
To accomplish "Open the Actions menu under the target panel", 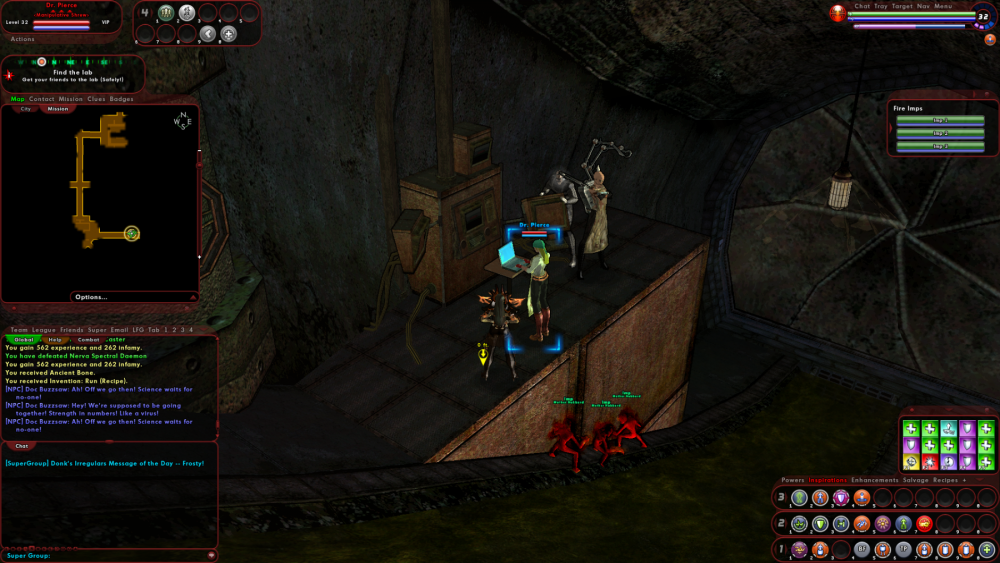I will coord(22,39).
